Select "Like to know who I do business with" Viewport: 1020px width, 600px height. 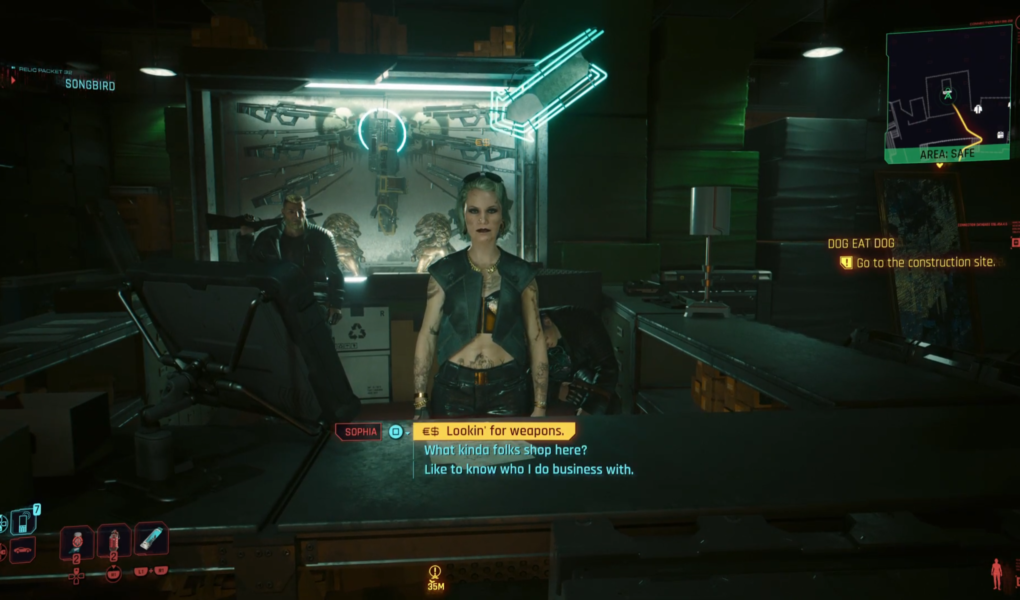click(x=529, y=469)
